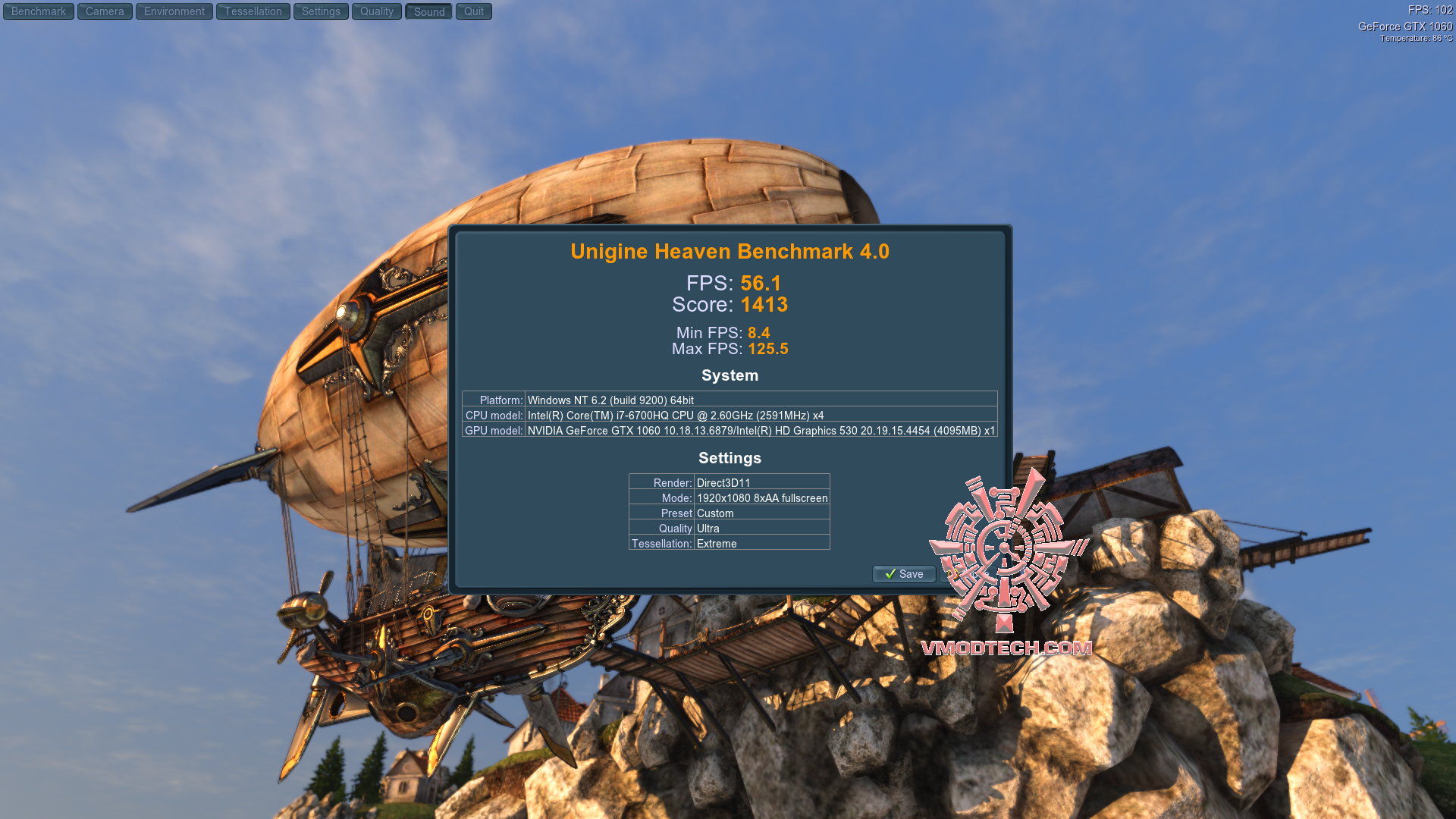Select the GPU model row
Viewport: 1456px width, 819px height.
point(730,430)
